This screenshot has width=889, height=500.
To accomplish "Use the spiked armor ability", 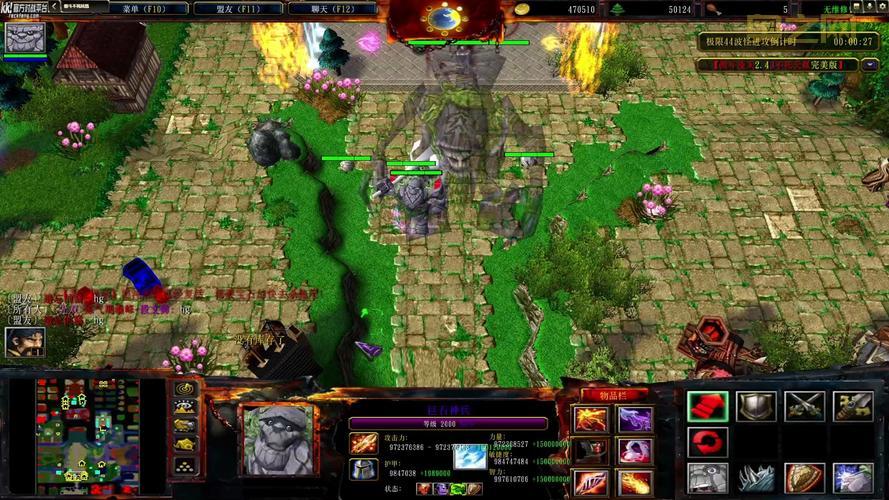I will (755, 478).
